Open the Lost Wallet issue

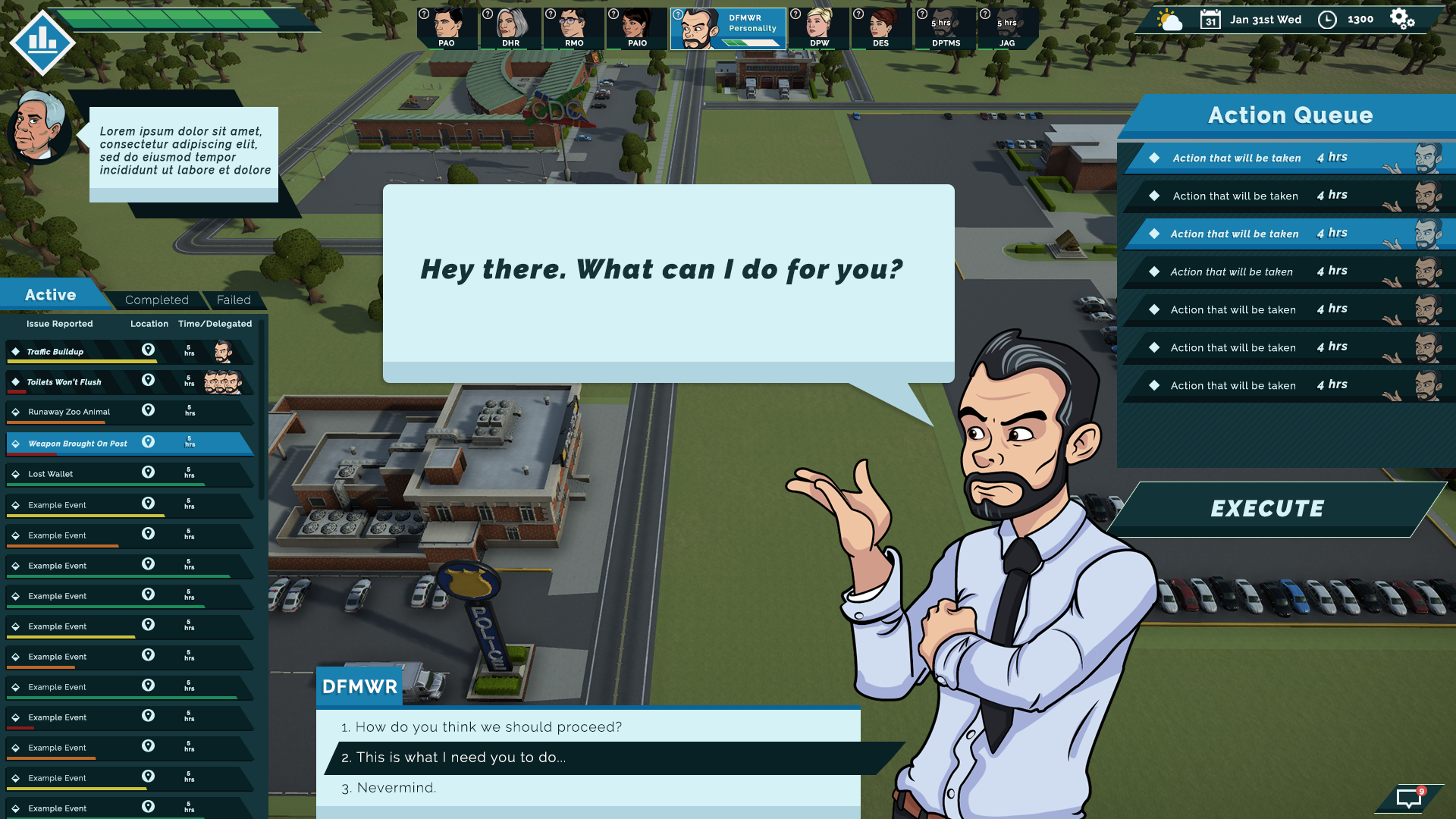point(51,474)
